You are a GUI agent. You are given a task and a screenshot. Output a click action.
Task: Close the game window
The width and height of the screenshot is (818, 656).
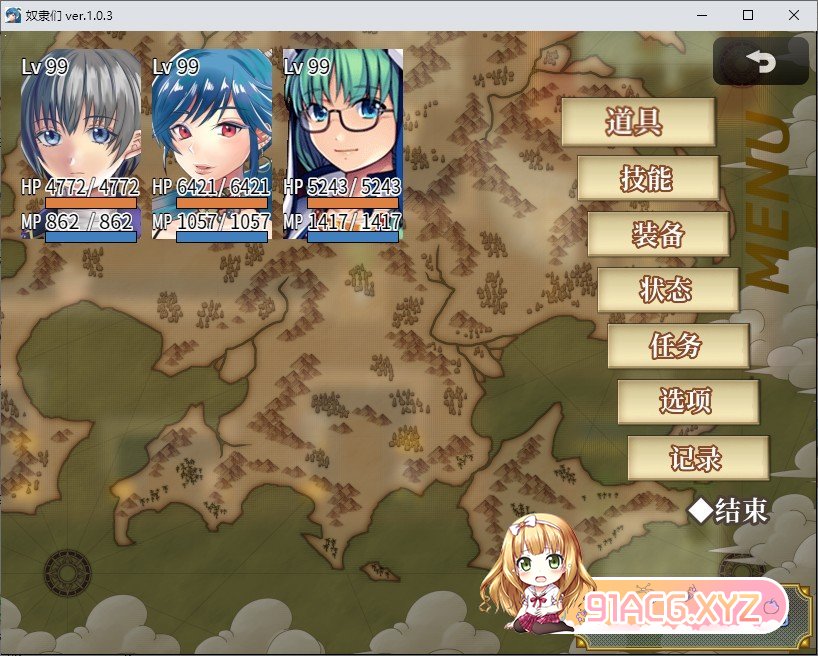click(794, 15)
